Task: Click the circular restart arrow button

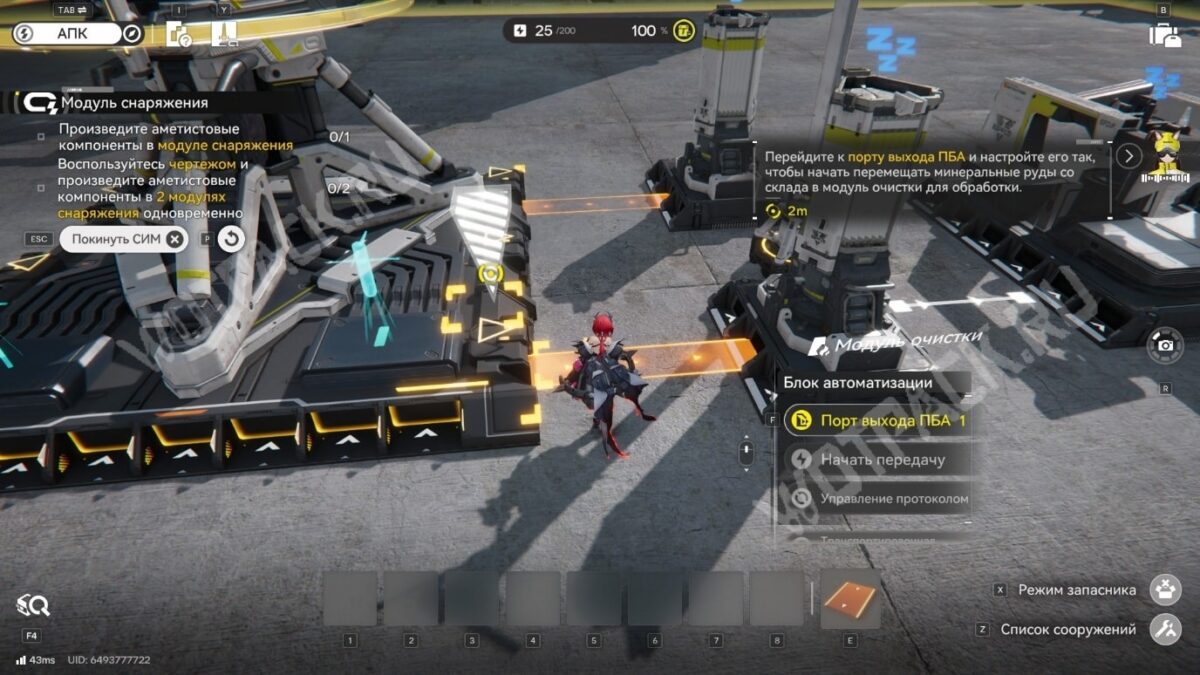Action: pos(231,239)
